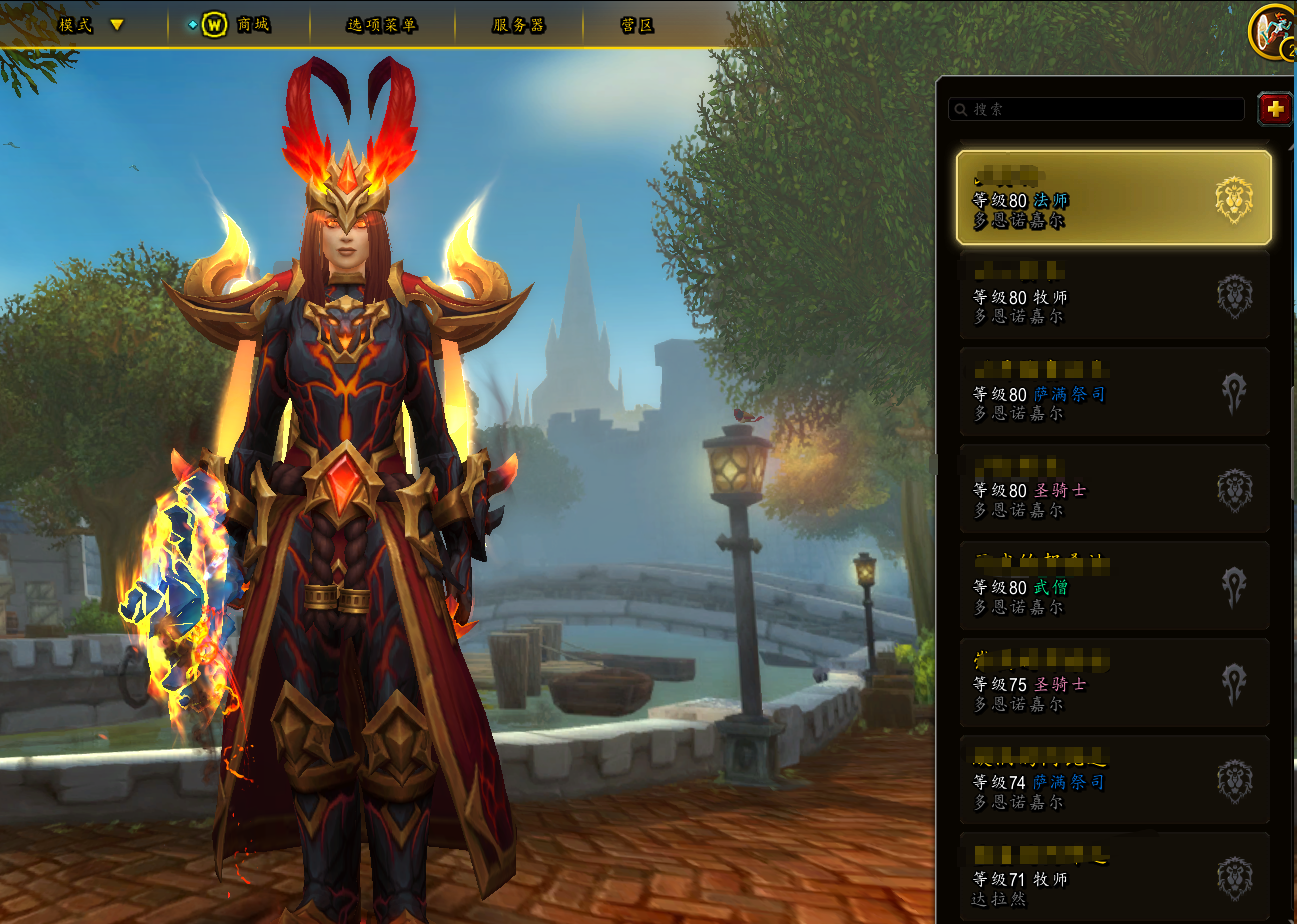Viewport: 1297px width, 924px height.
Task: Choose the level 75 圣骑士 character
Action: (1113, 683)
